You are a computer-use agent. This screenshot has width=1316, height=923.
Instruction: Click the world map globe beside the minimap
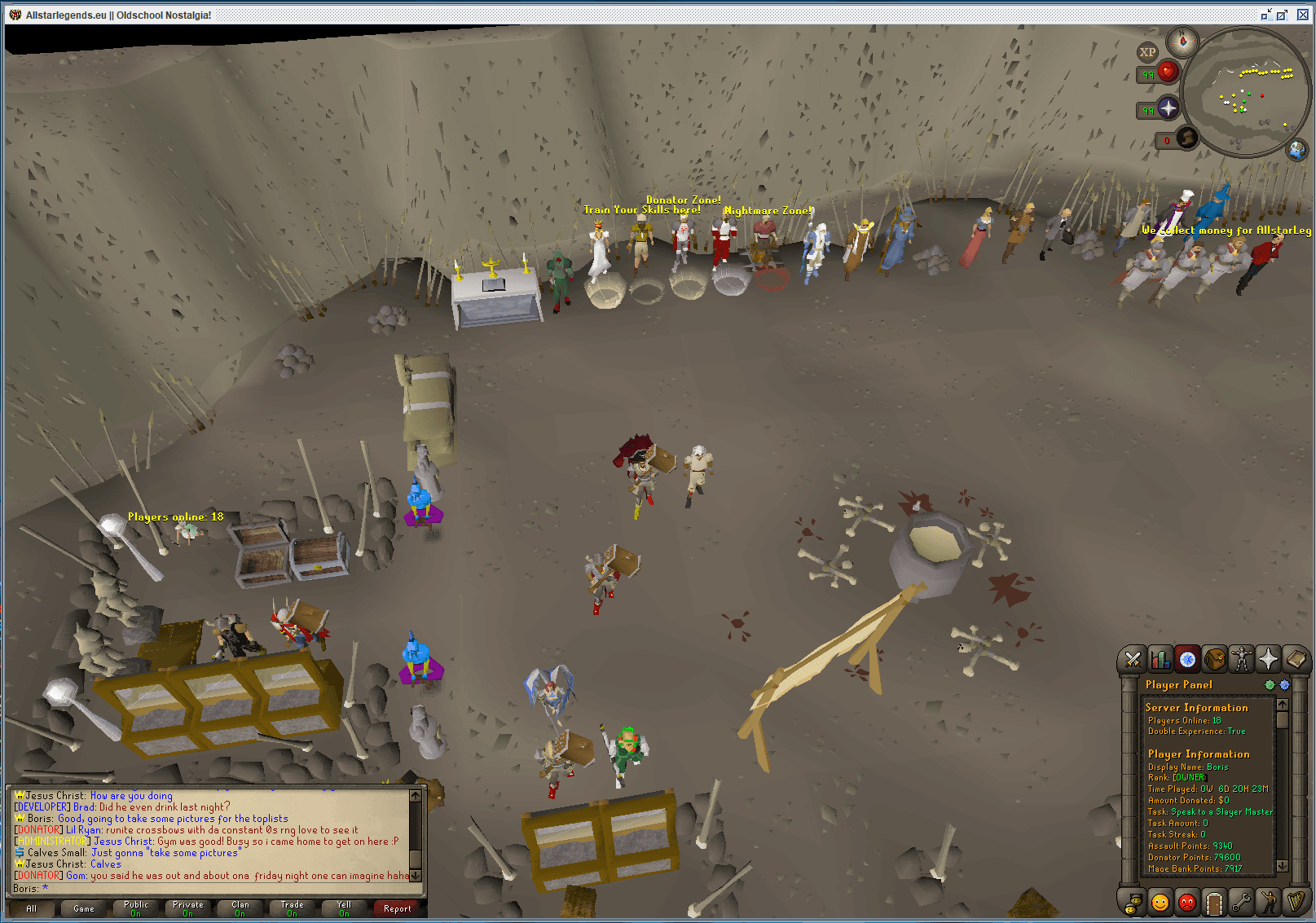click(x=1298, y=150)
